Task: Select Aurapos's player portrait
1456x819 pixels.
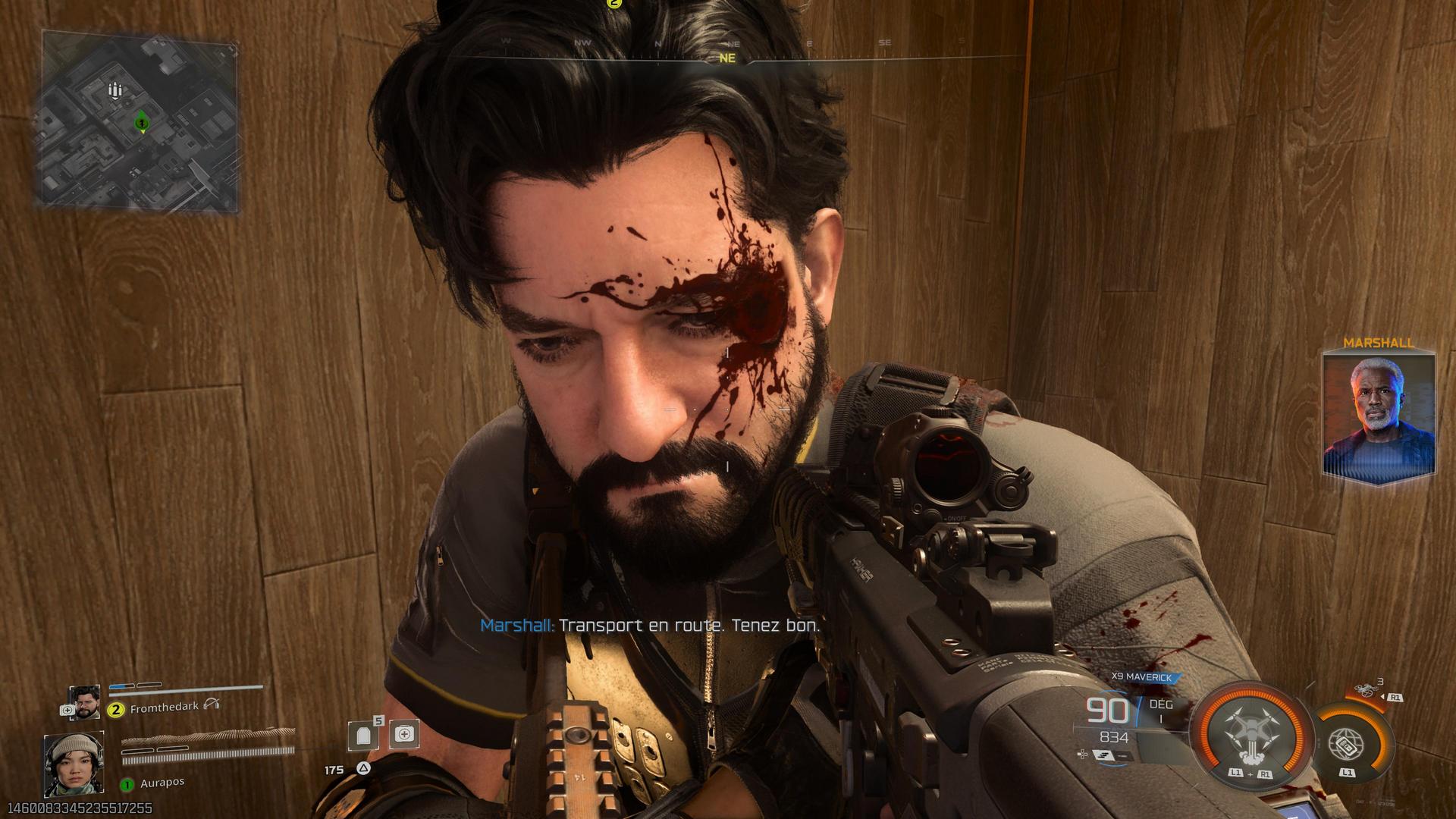Action: [74, 765]
